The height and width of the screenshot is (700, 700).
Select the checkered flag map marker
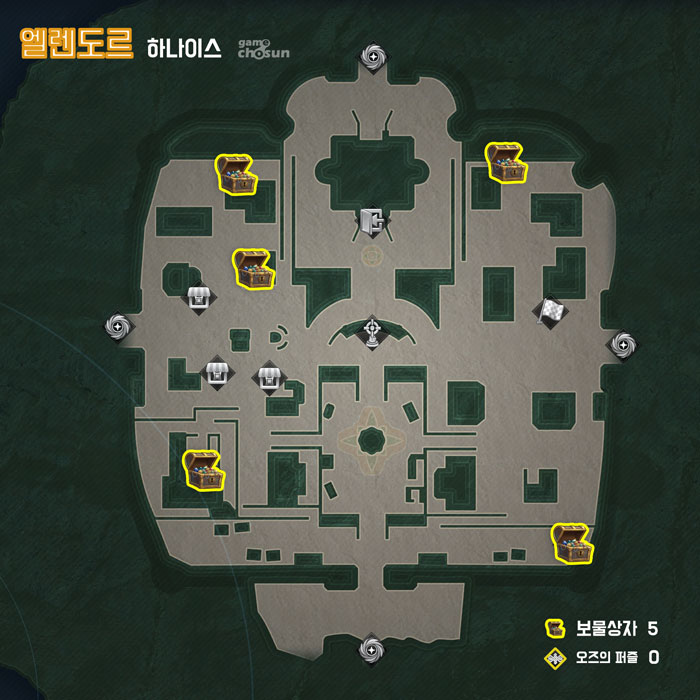pos(551,312)
